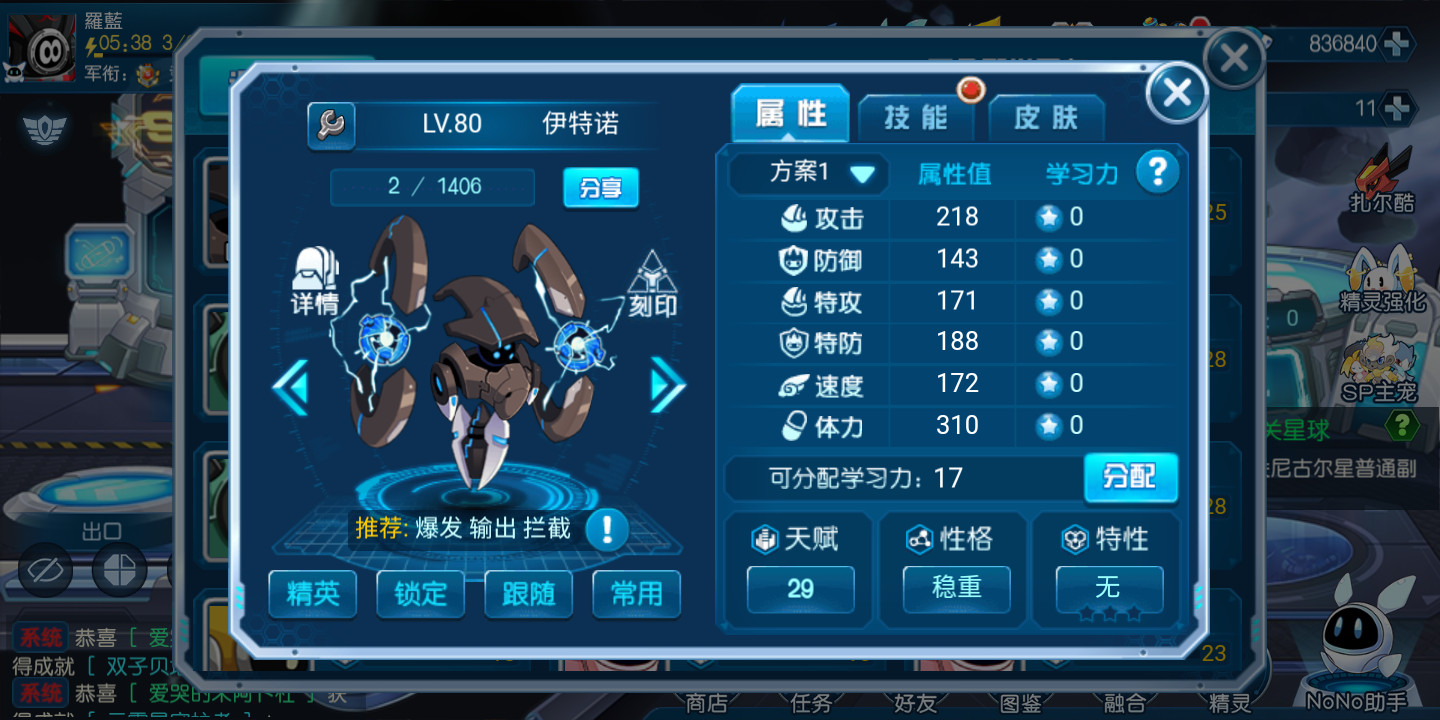Image resolution: width=1440 pixels, height=720 pixels.
Task: Share the pet with 分享 button
Action: click(x=600, y=187)
